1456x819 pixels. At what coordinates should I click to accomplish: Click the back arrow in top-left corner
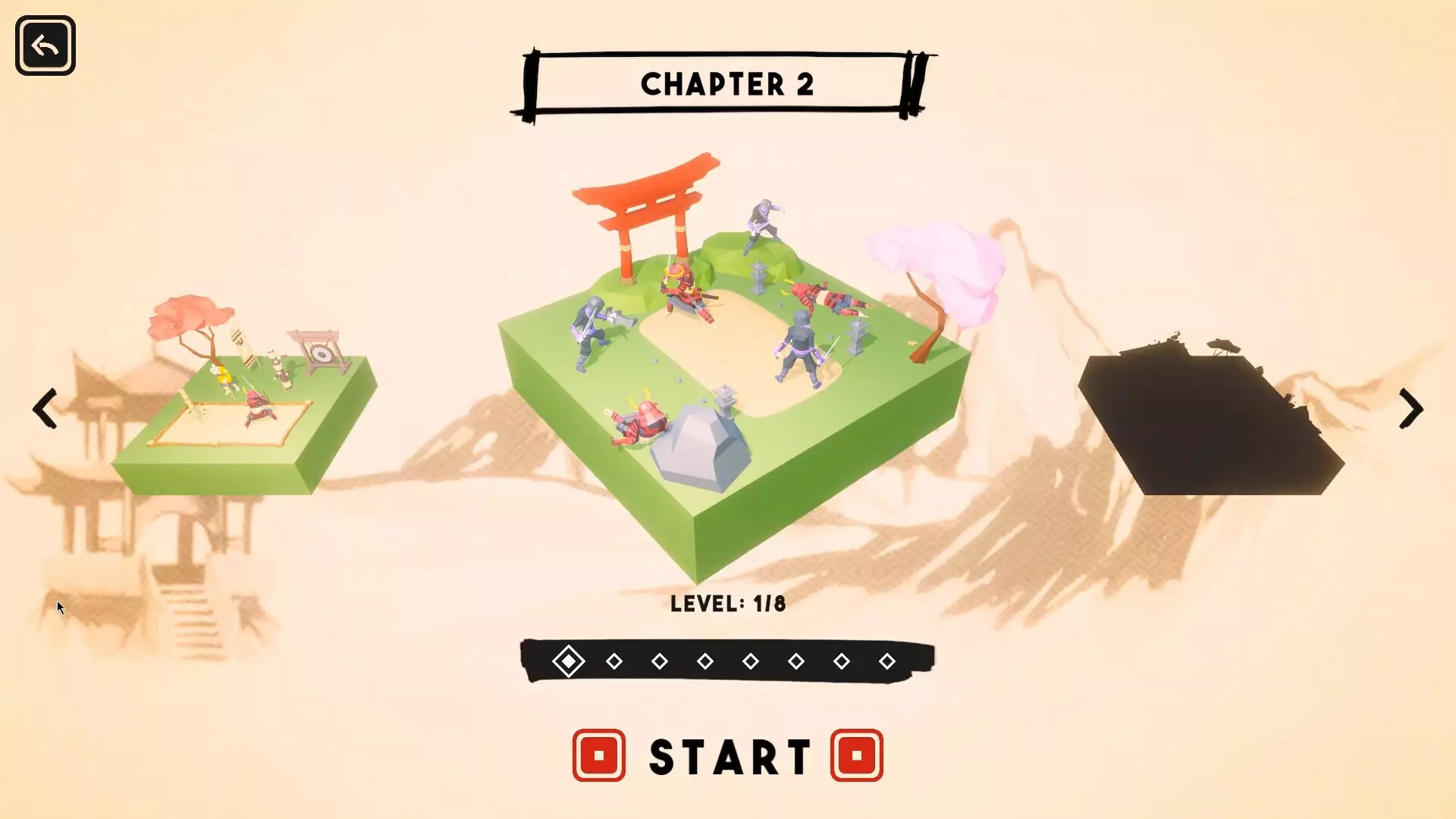(x=45, y=45)
